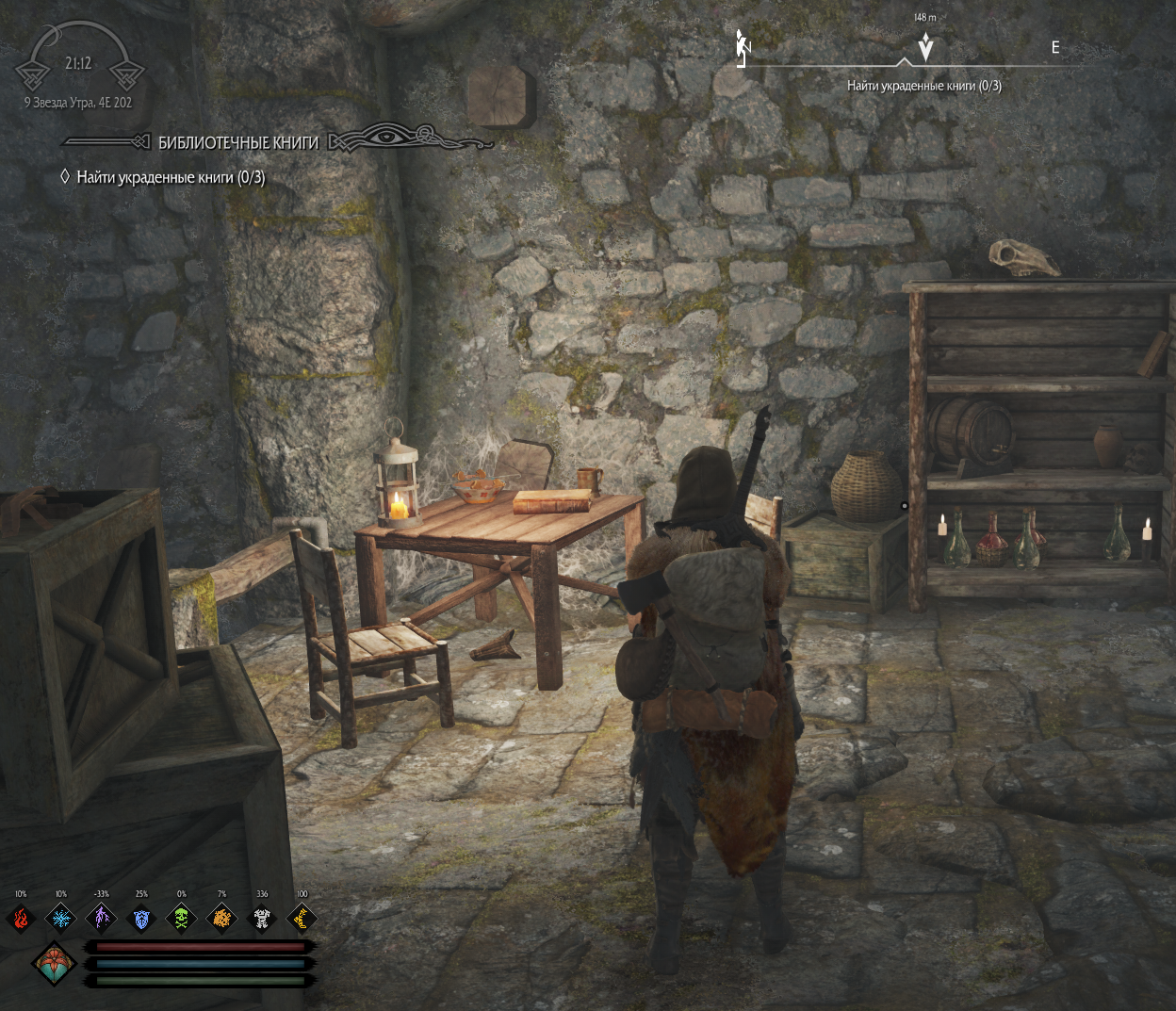Click the clock widget showing 21:12
The width and height of the screenshot is (1176, 1011).
(x=79, y=63)
